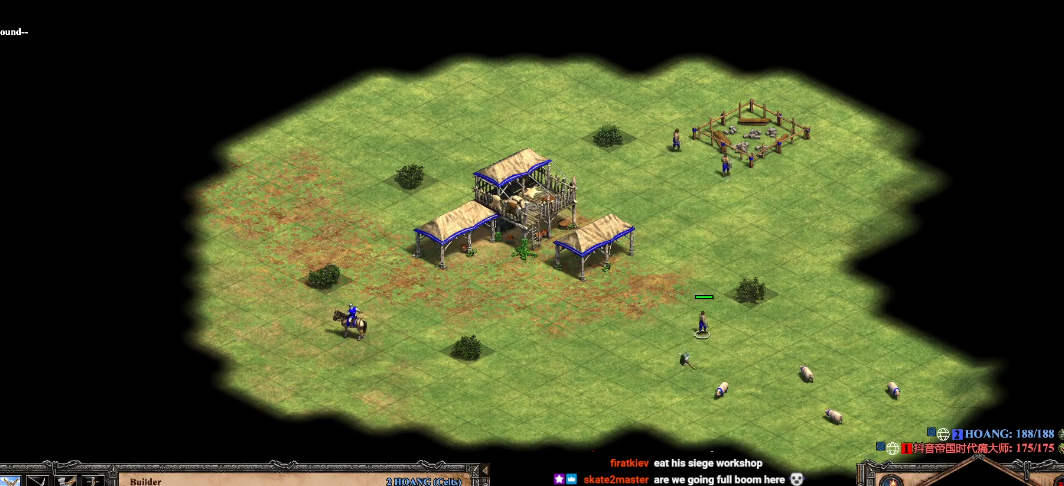Screen dimensions: 1064x486
Task: Open skate2master's chat username
Action: pos(615,479)
